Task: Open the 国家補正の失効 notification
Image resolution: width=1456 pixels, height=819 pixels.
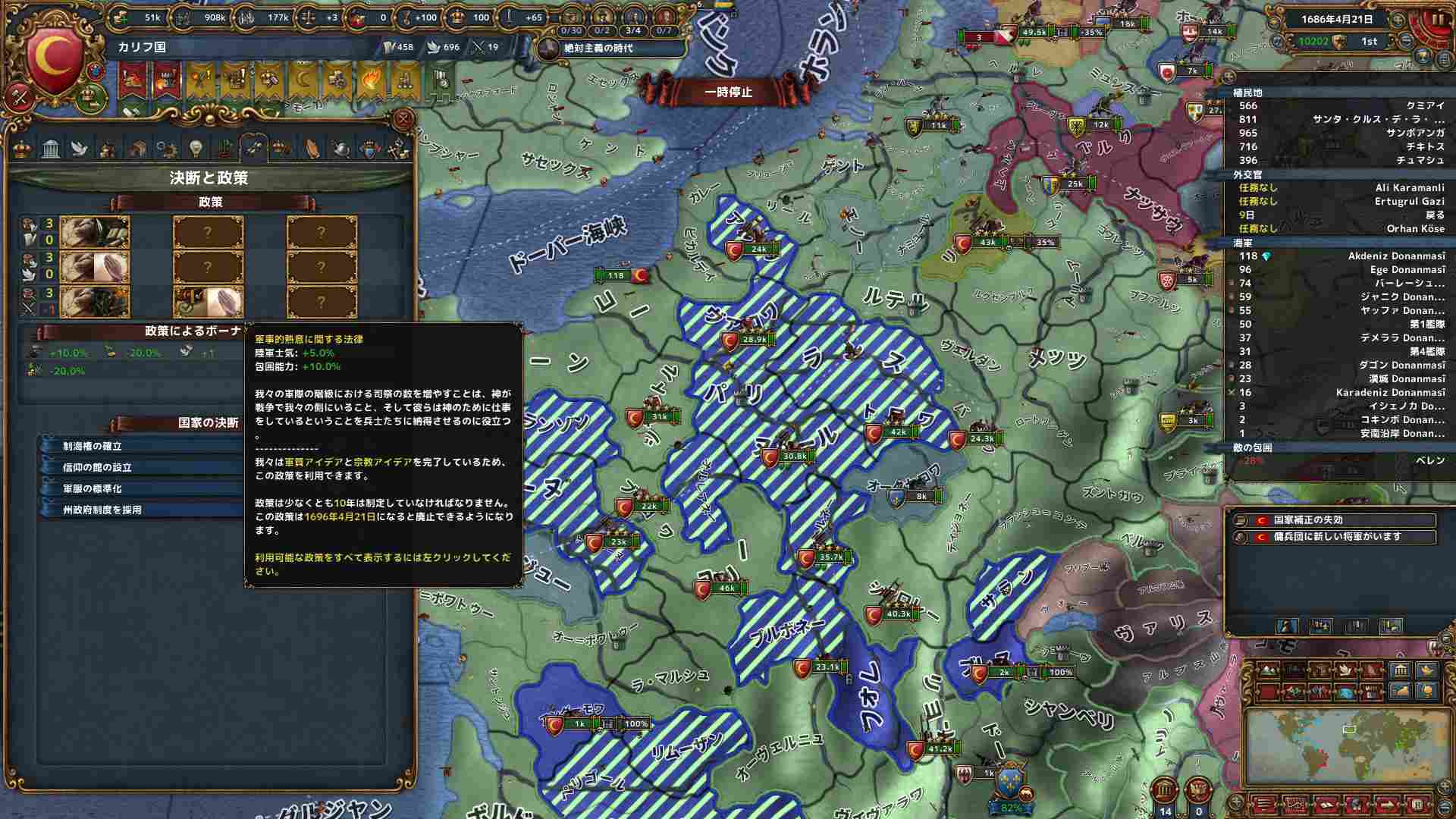Action: click(1335, 520)
